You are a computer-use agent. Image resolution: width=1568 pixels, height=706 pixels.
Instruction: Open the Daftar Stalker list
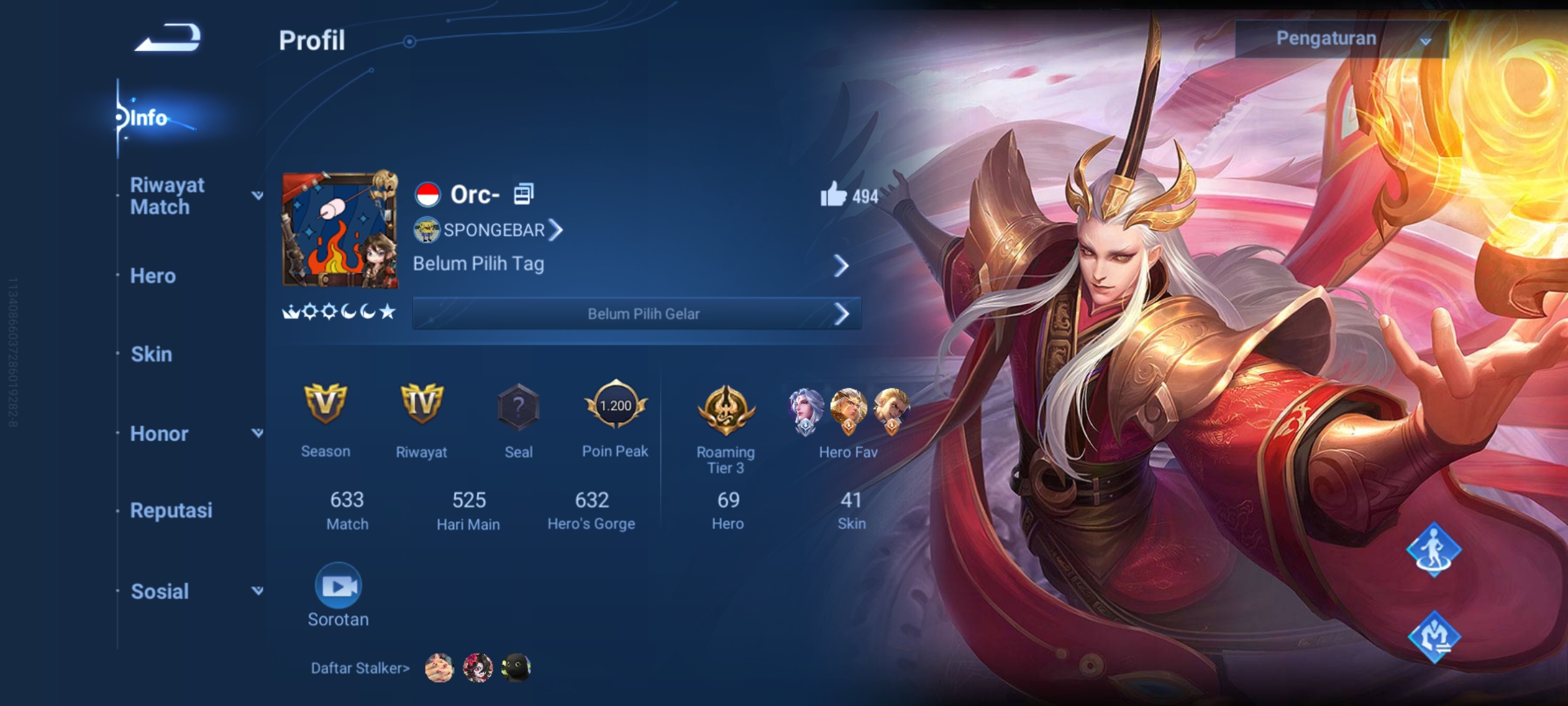click(x=360, y=668)
